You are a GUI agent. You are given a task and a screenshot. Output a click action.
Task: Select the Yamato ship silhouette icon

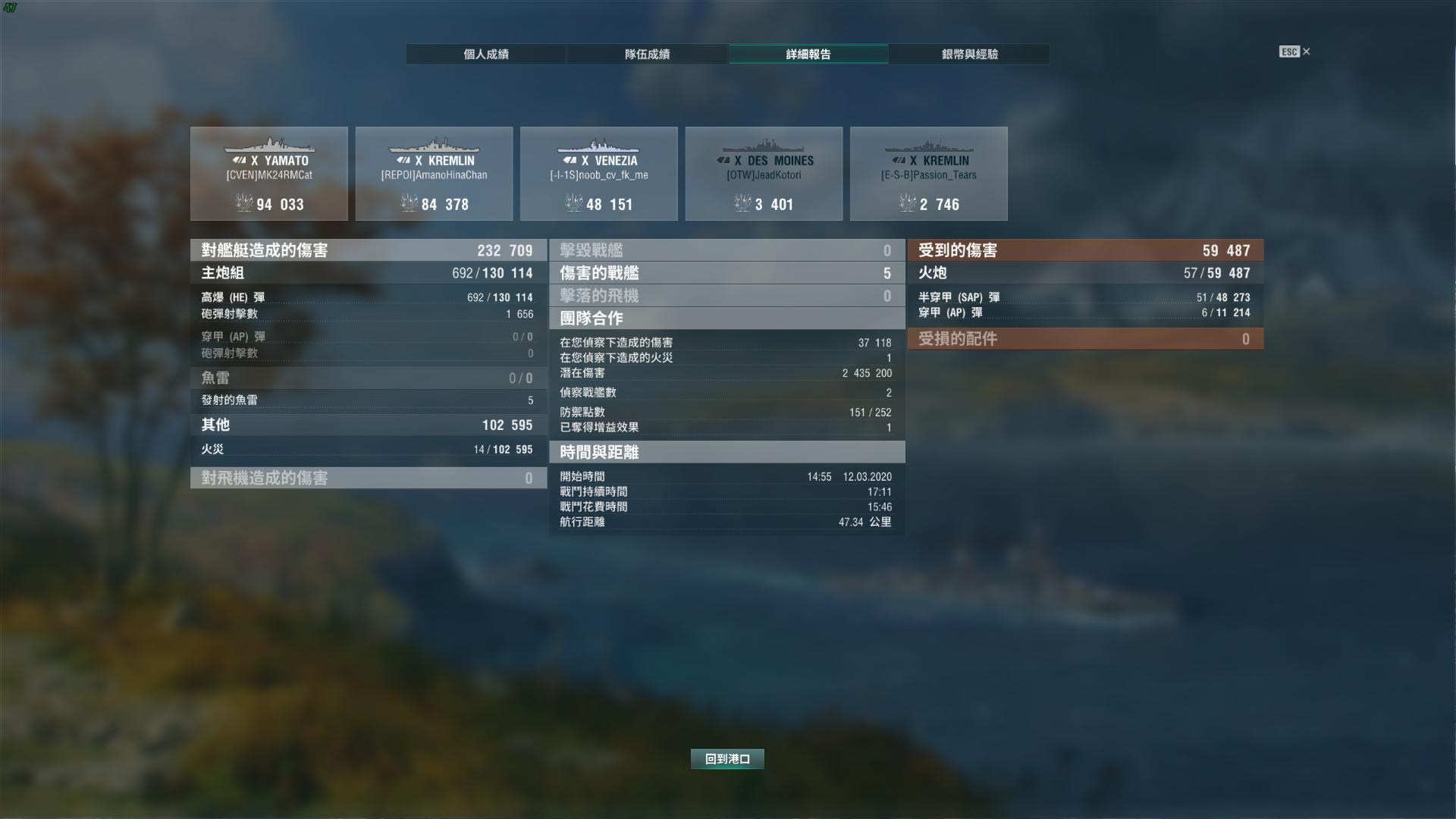(x=270, y=146)
